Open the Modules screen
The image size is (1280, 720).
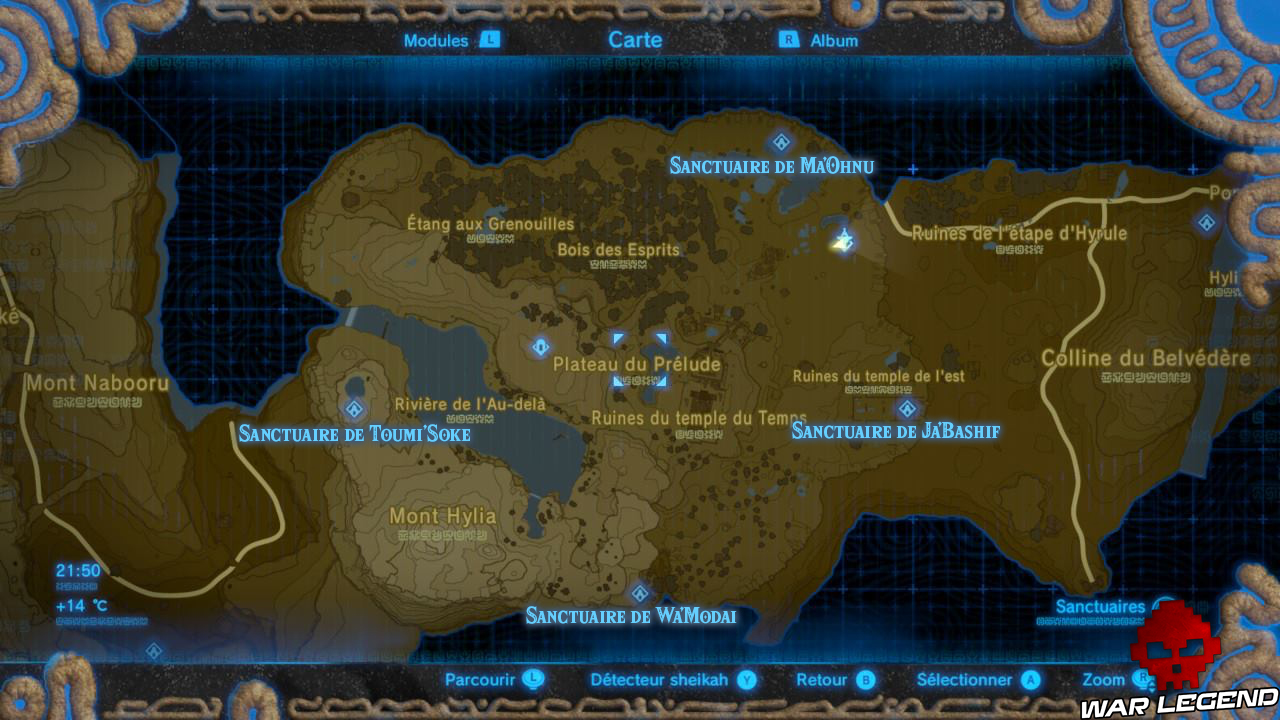coord(435,41)
